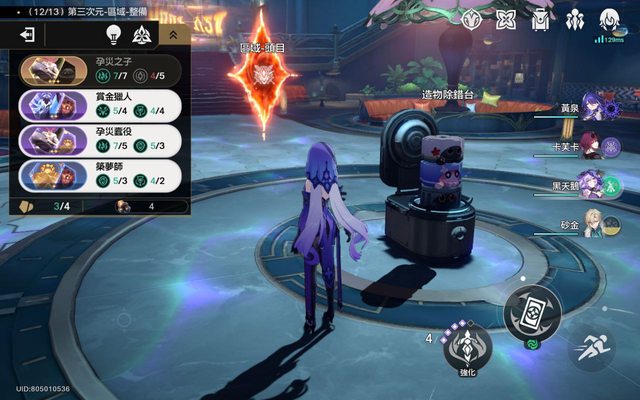Select the 孕災之子 row

click(x=100, y=69)
